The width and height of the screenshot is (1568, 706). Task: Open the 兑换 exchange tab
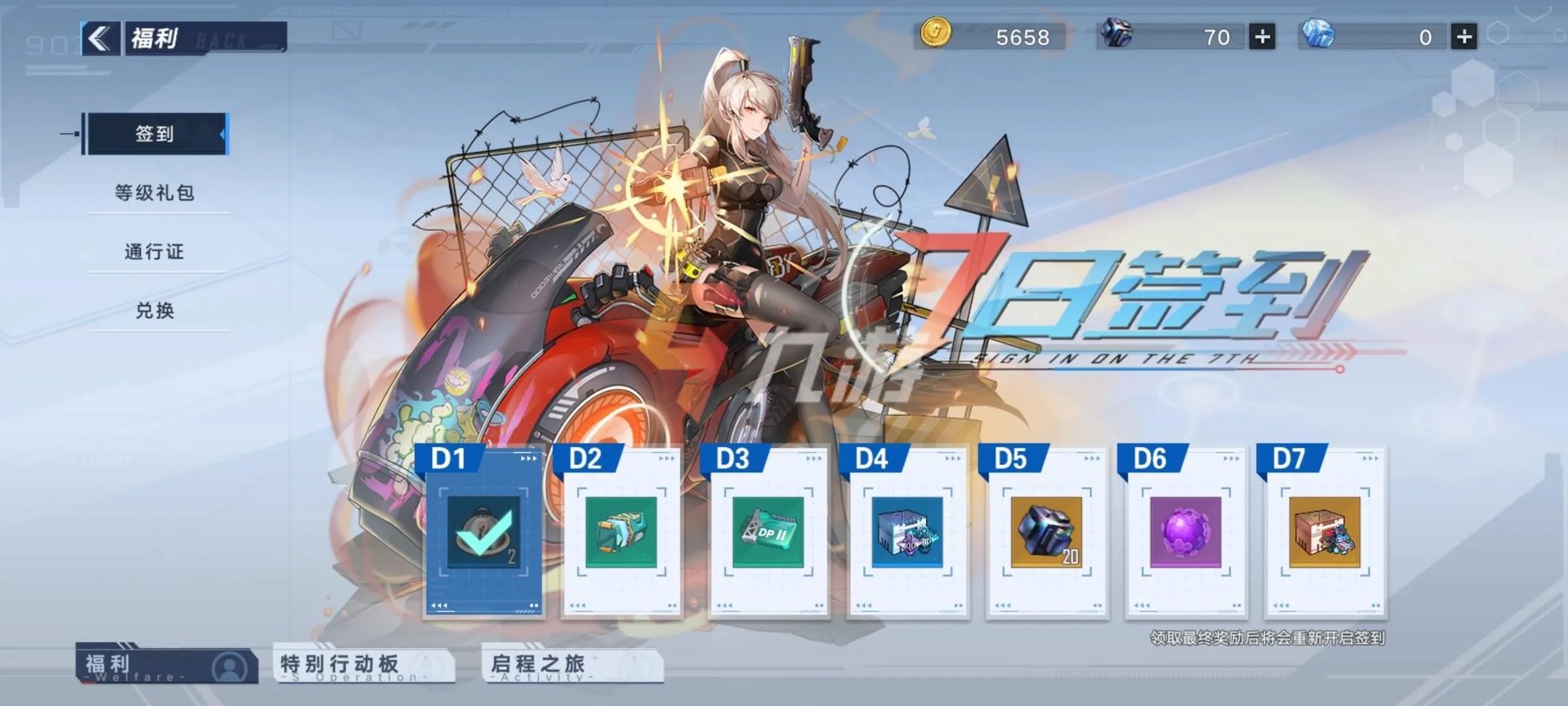click(155, 311)
